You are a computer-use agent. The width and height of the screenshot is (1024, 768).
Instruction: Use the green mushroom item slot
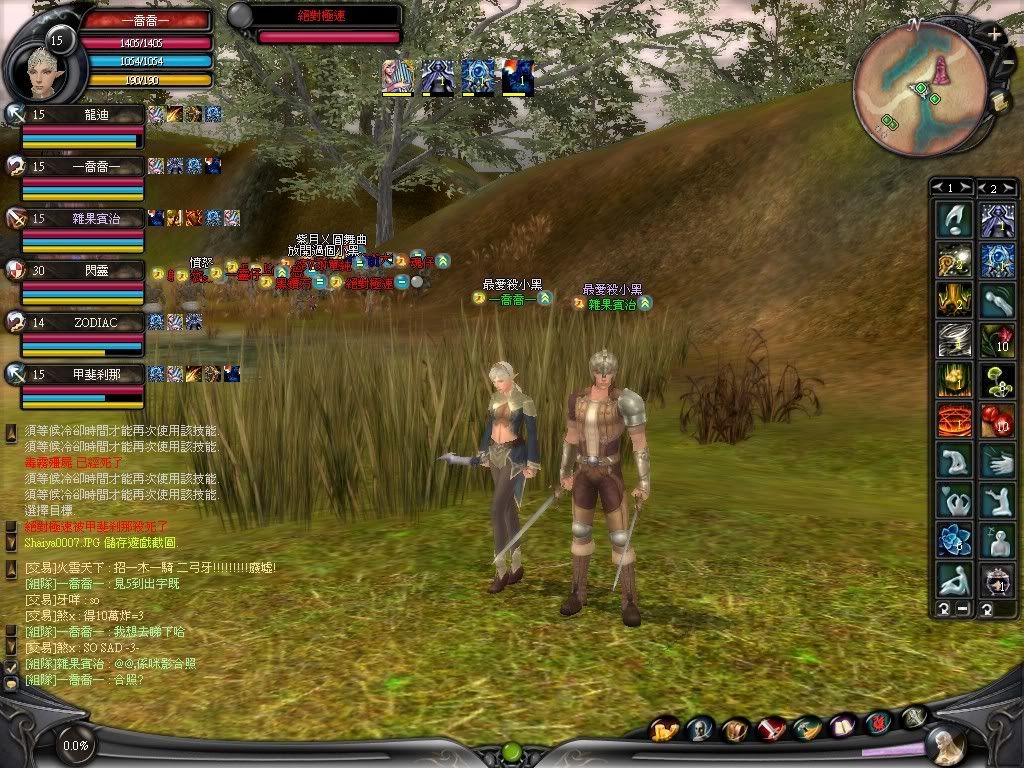pyautogui.click(x=997, y=380)
